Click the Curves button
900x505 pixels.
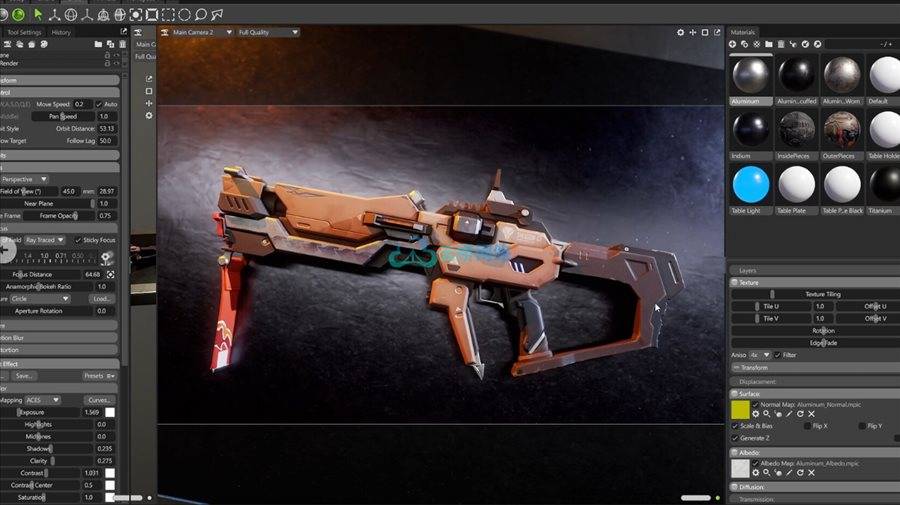coord(99,400)
